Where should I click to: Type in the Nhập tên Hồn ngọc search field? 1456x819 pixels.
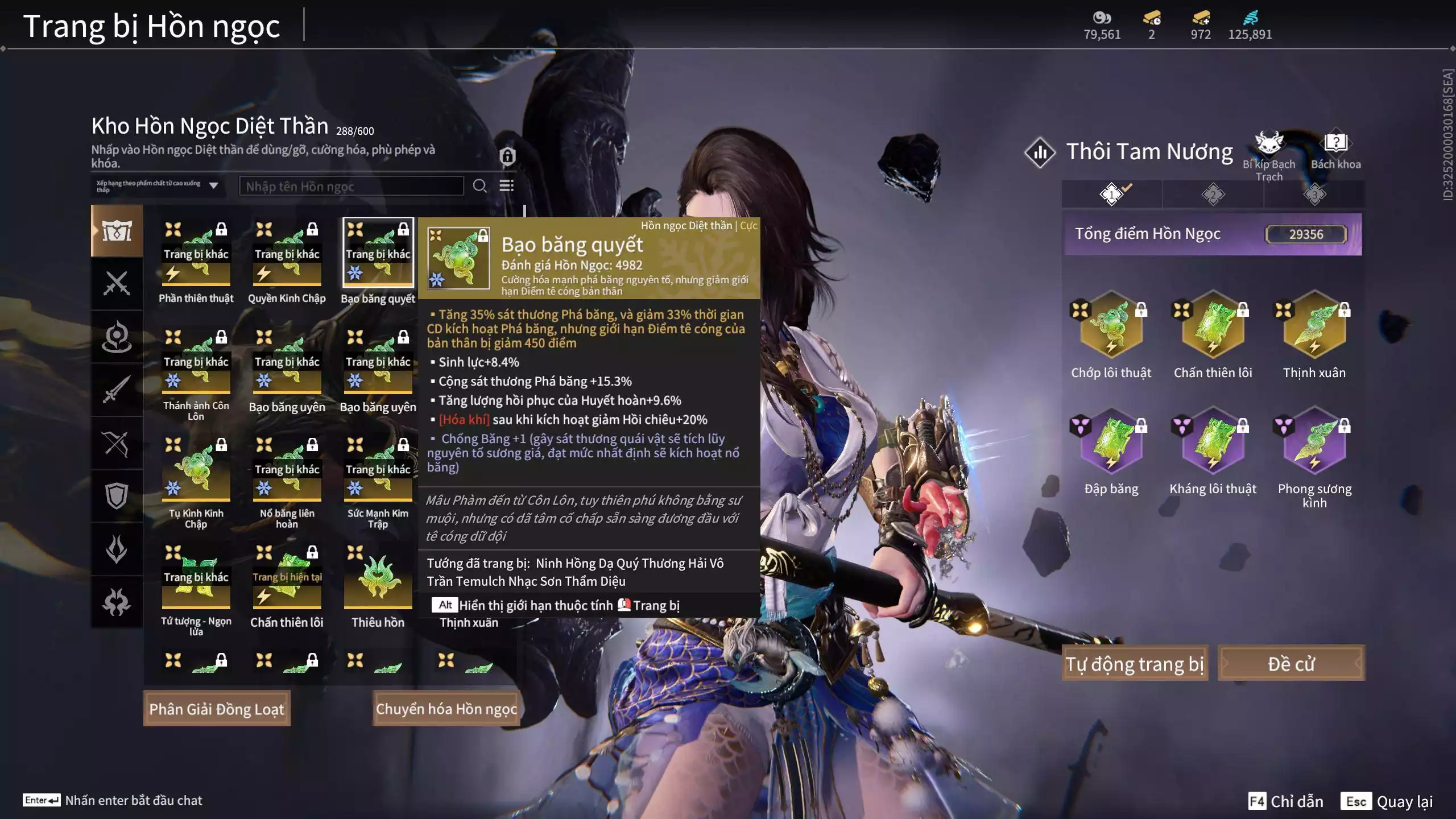(x=351, y=186)
